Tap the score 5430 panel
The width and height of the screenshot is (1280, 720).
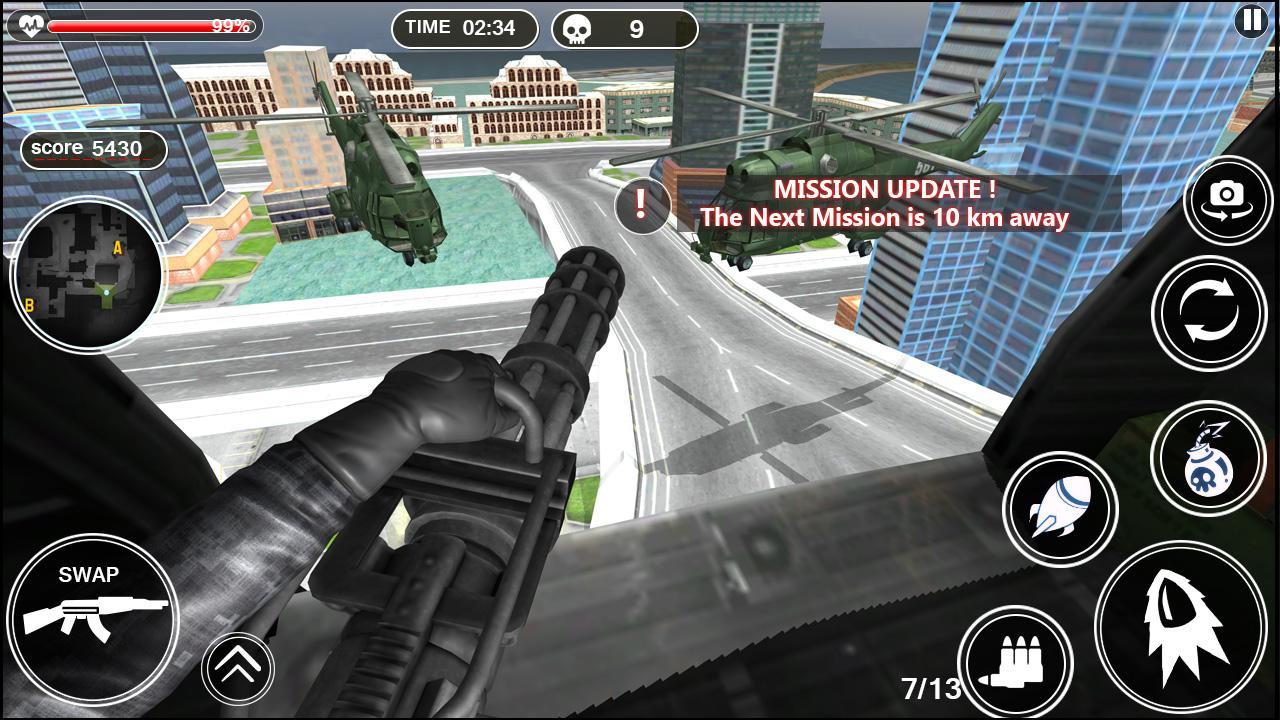tap(91, 149)
